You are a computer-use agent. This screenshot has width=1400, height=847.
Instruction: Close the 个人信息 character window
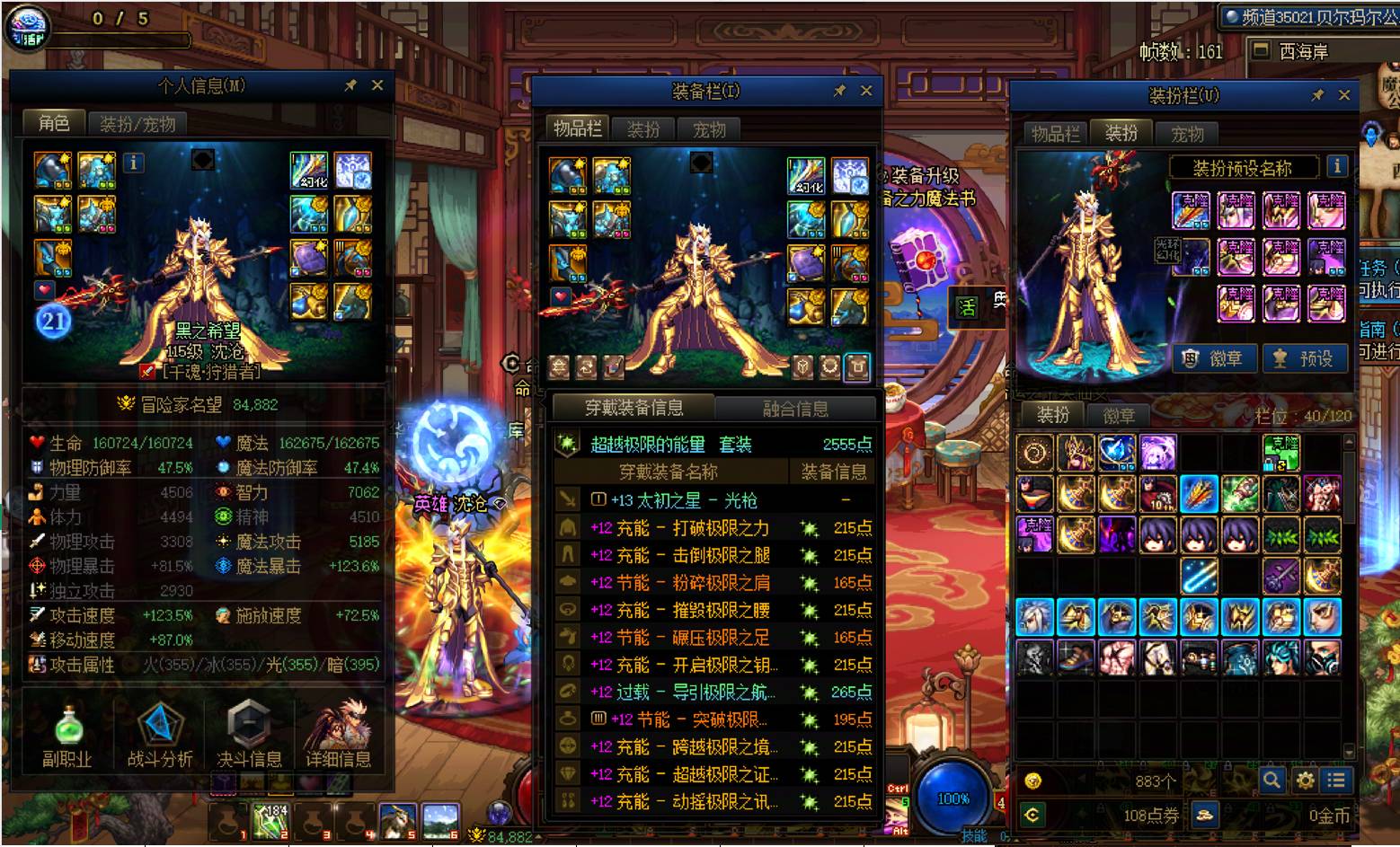(x=377, y=85)
